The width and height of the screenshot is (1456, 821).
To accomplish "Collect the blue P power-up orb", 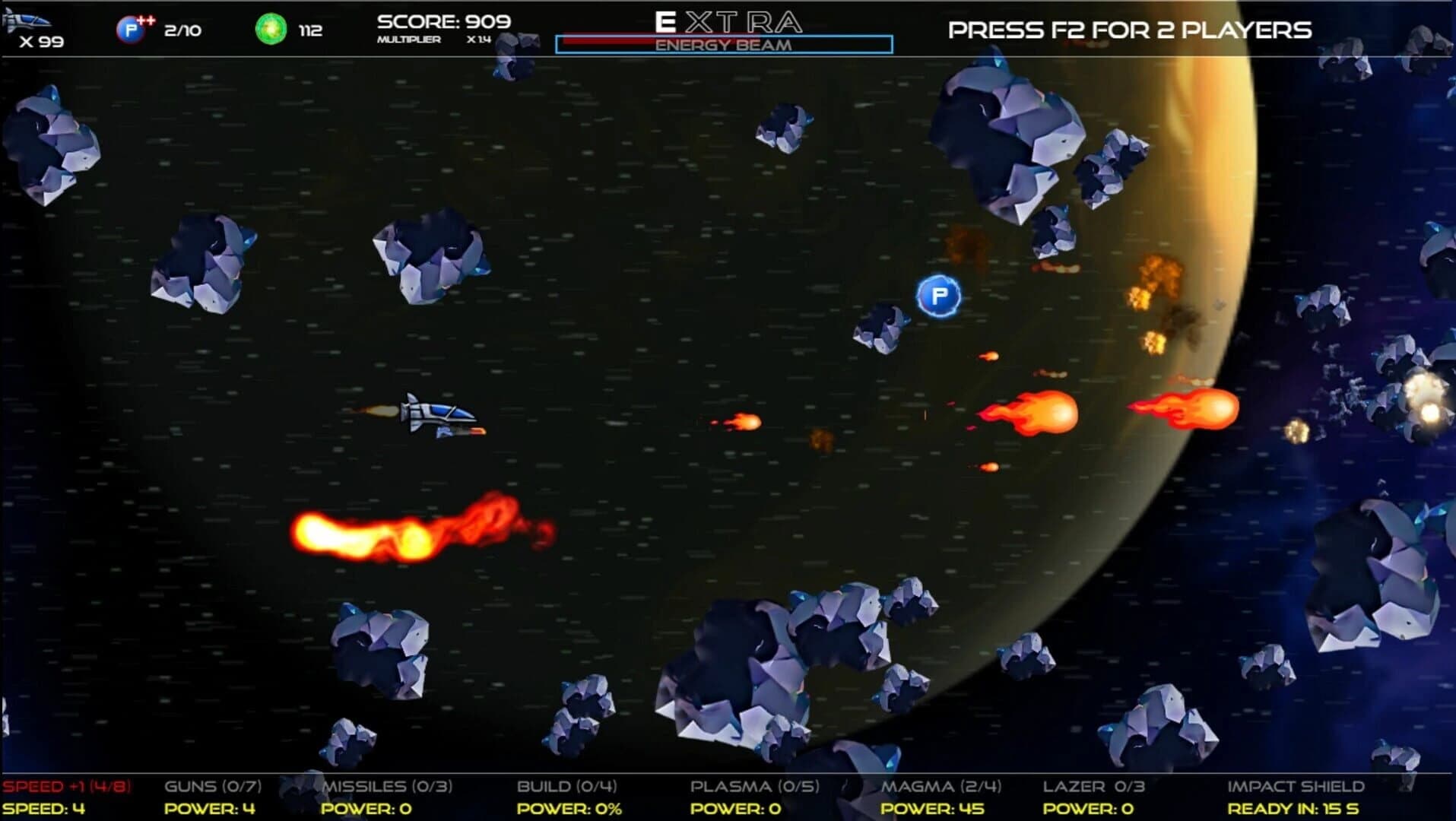I will click(x=939, y=296).
